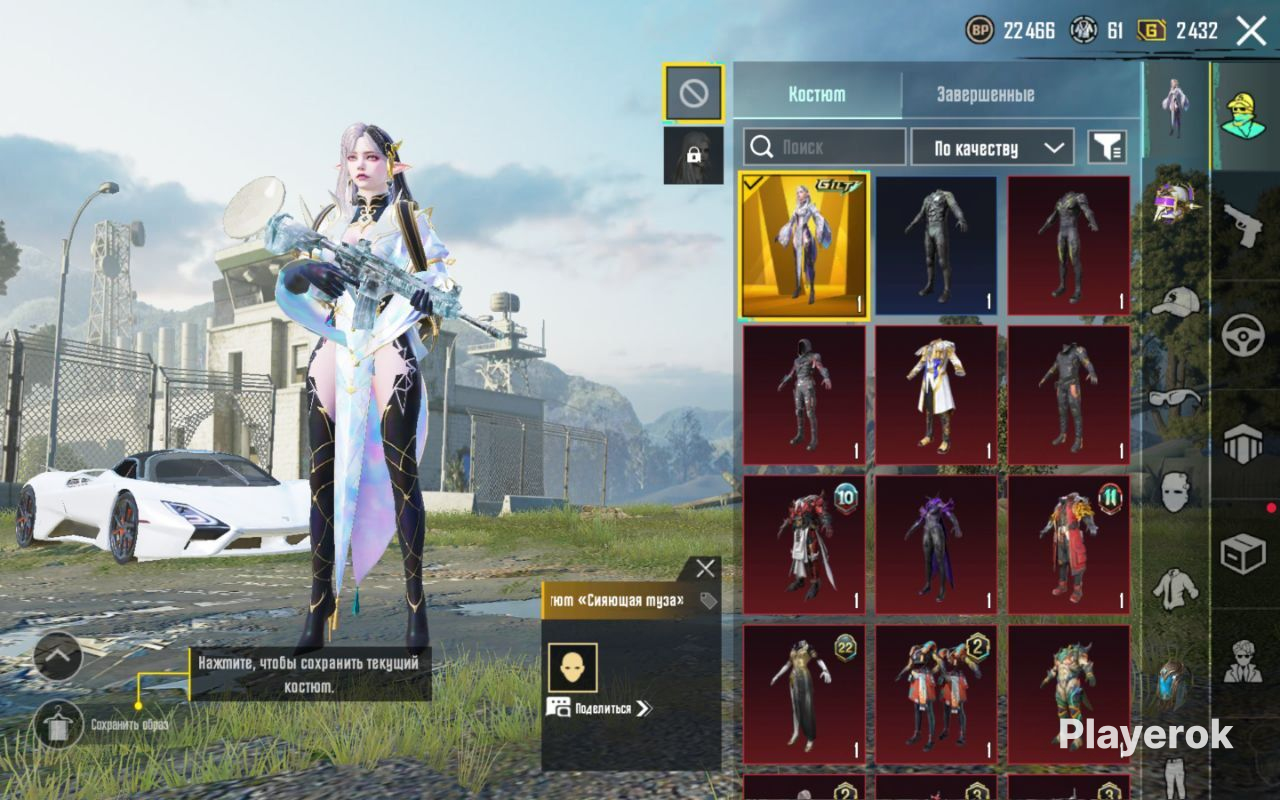The width and height of the screenshot is (1280, 800).
Task: Choose the white and gold coat costume
Action: [936, 395]
